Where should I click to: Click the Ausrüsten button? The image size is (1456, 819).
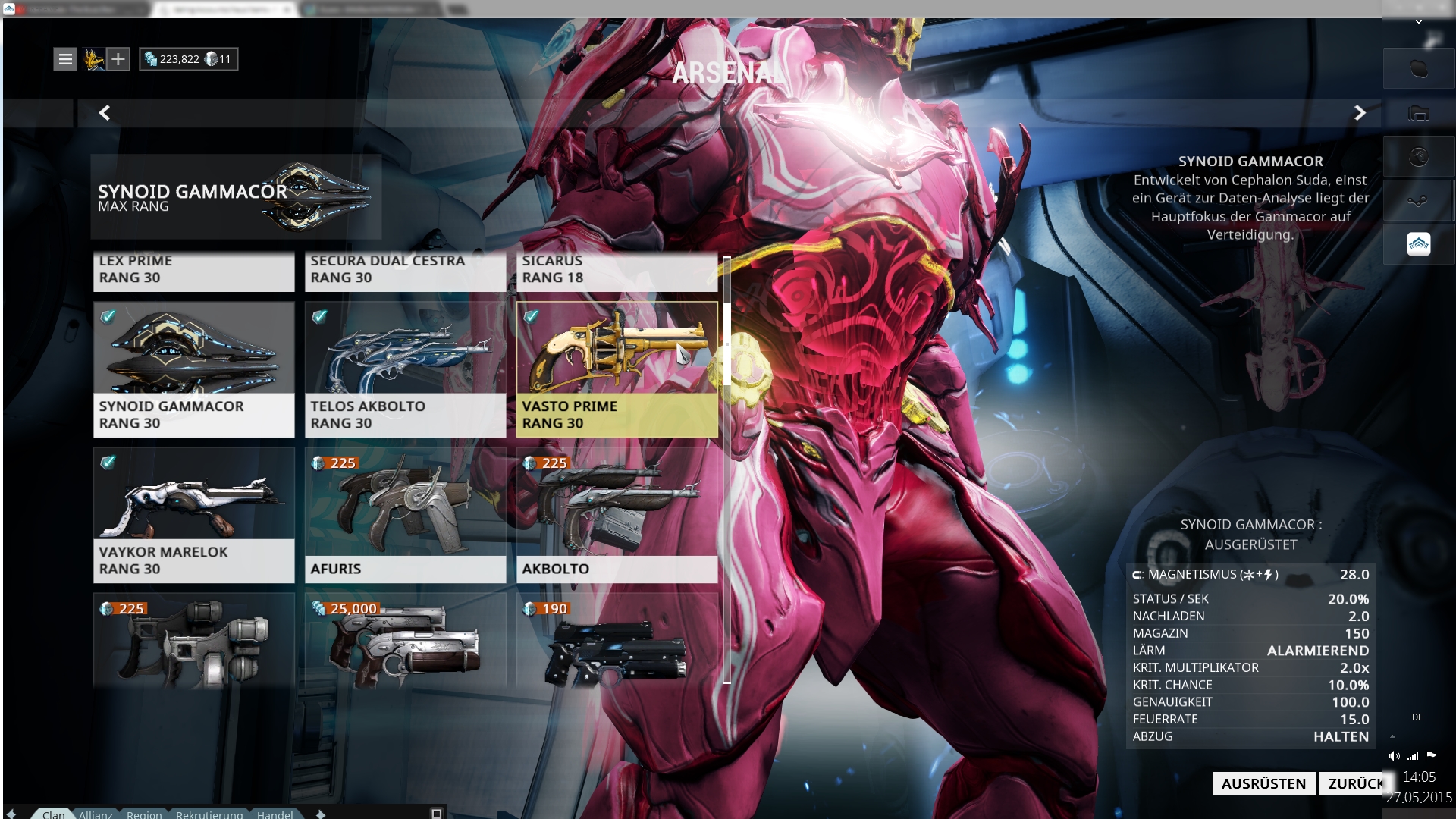(x=1263, y=783)
